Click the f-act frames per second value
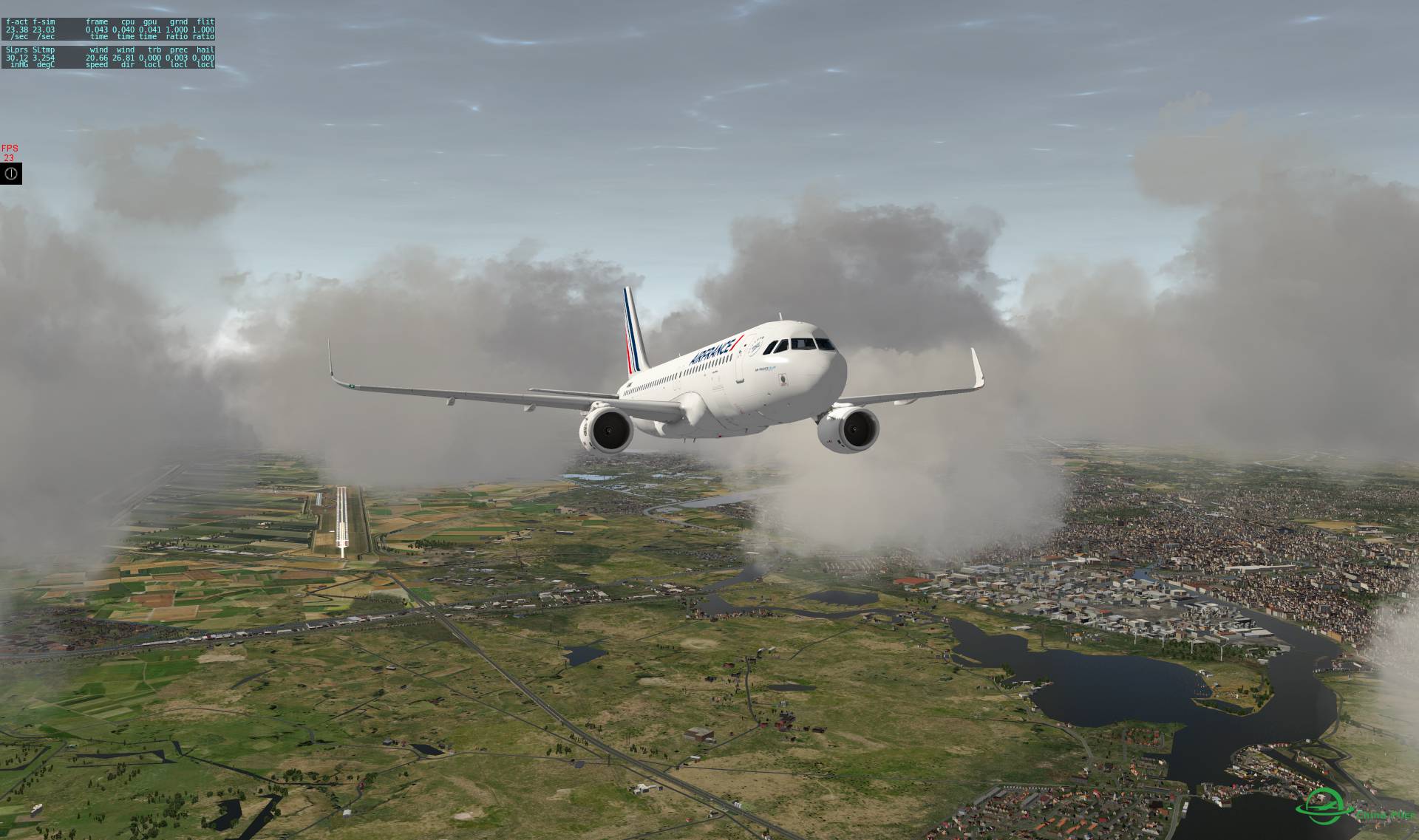 pyautogui.click(x=17, y=30)
